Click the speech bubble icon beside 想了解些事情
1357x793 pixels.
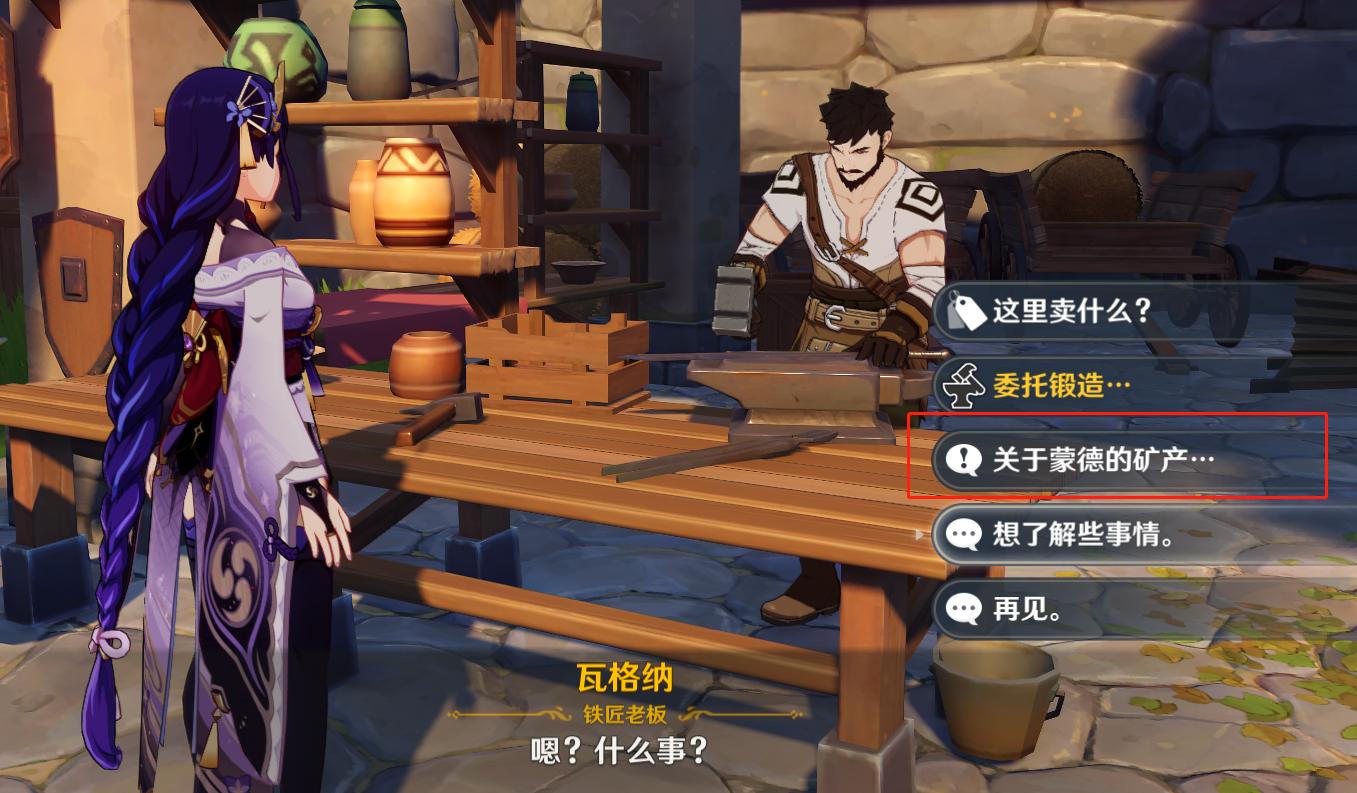point(962,535)
